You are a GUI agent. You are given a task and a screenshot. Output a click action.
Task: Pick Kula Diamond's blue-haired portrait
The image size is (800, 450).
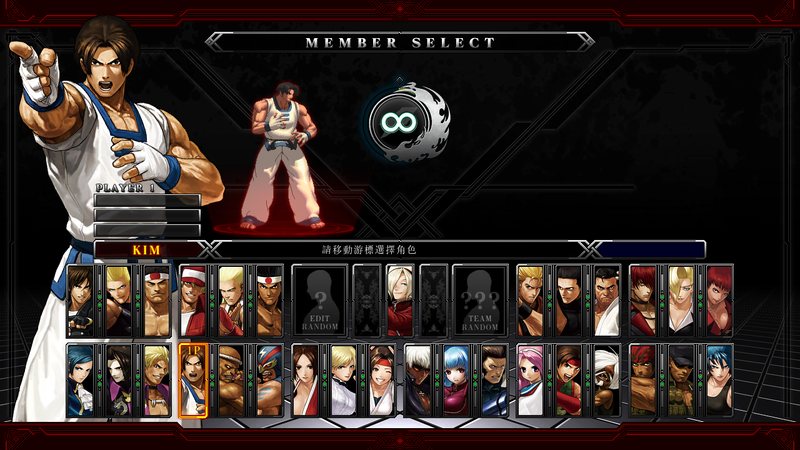(456, 380)
